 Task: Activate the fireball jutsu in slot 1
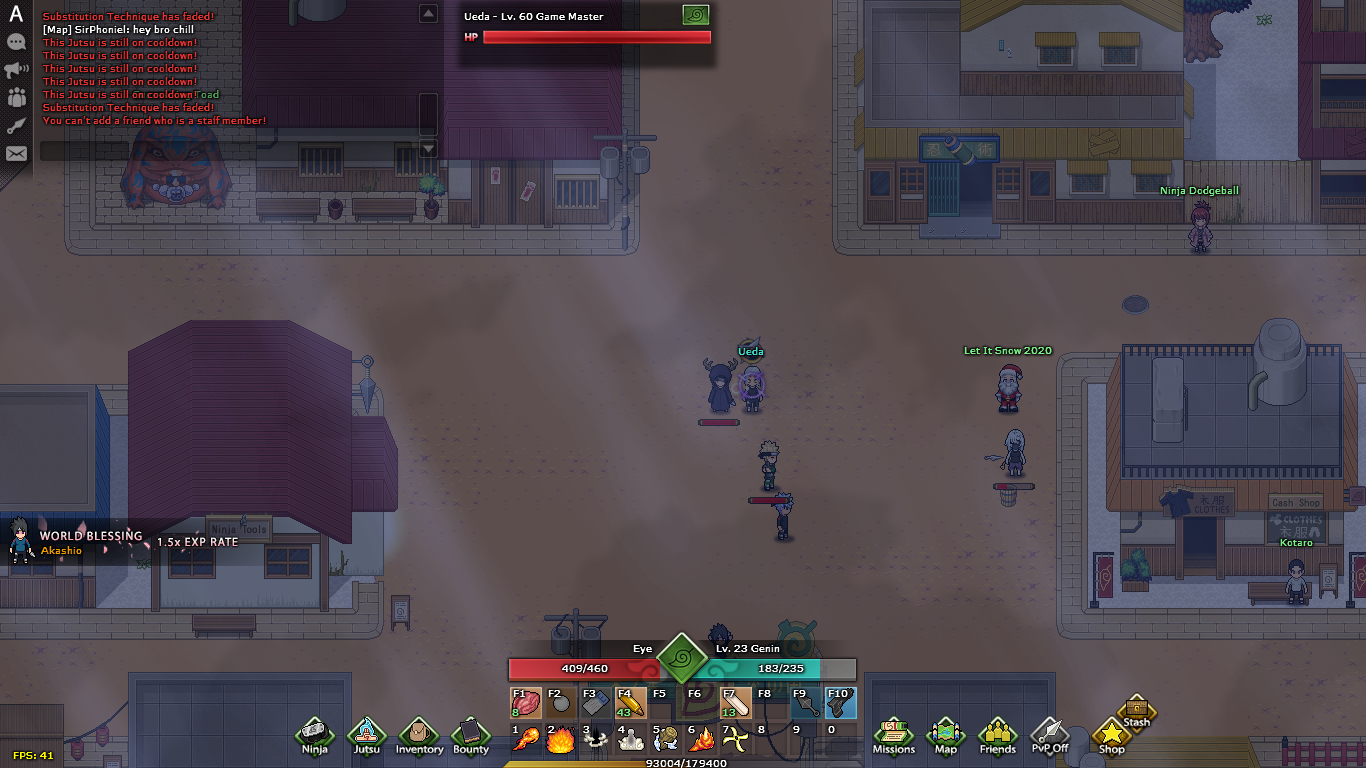pos(526,740)
